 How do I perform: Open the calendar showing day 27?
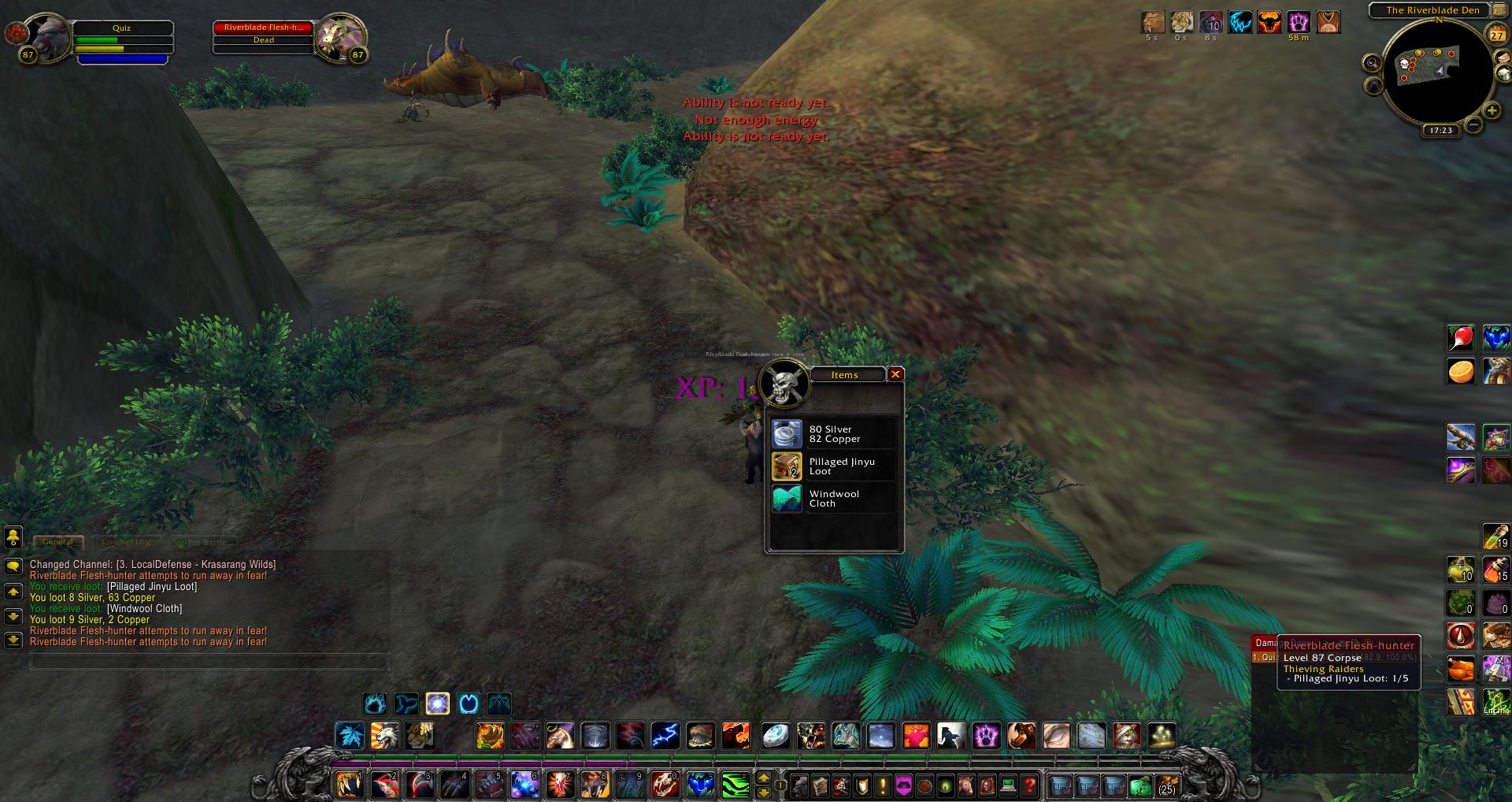coord(1497,35)
